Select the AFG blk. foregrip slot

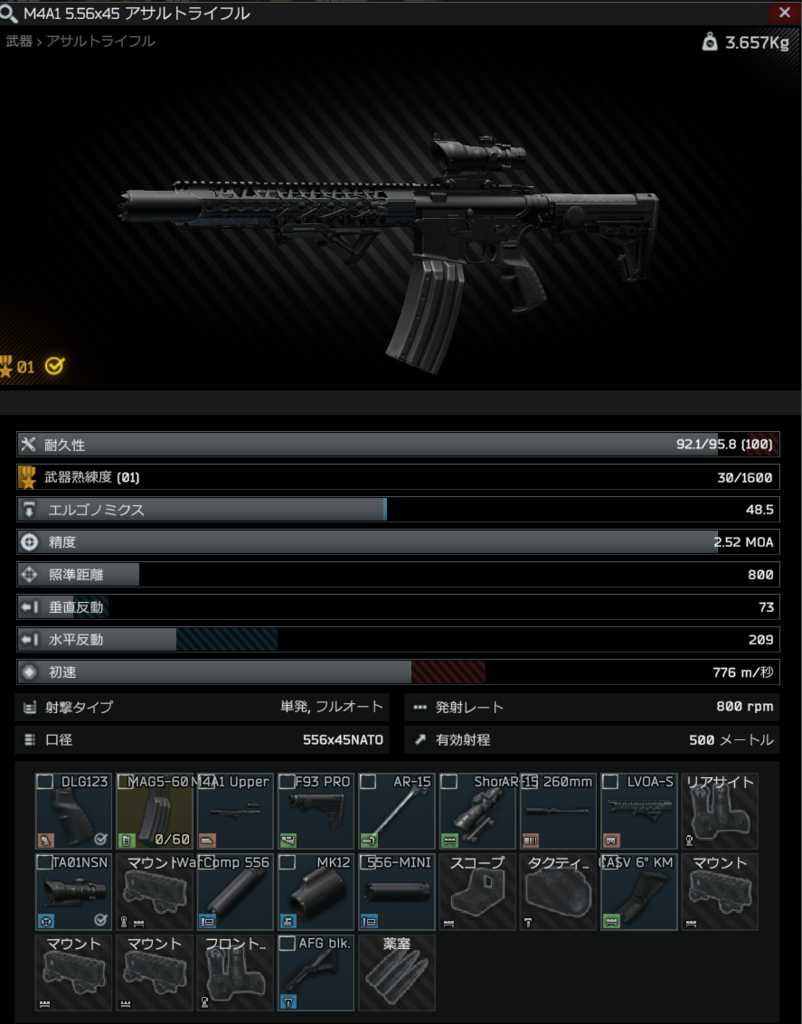coord(316,973)
